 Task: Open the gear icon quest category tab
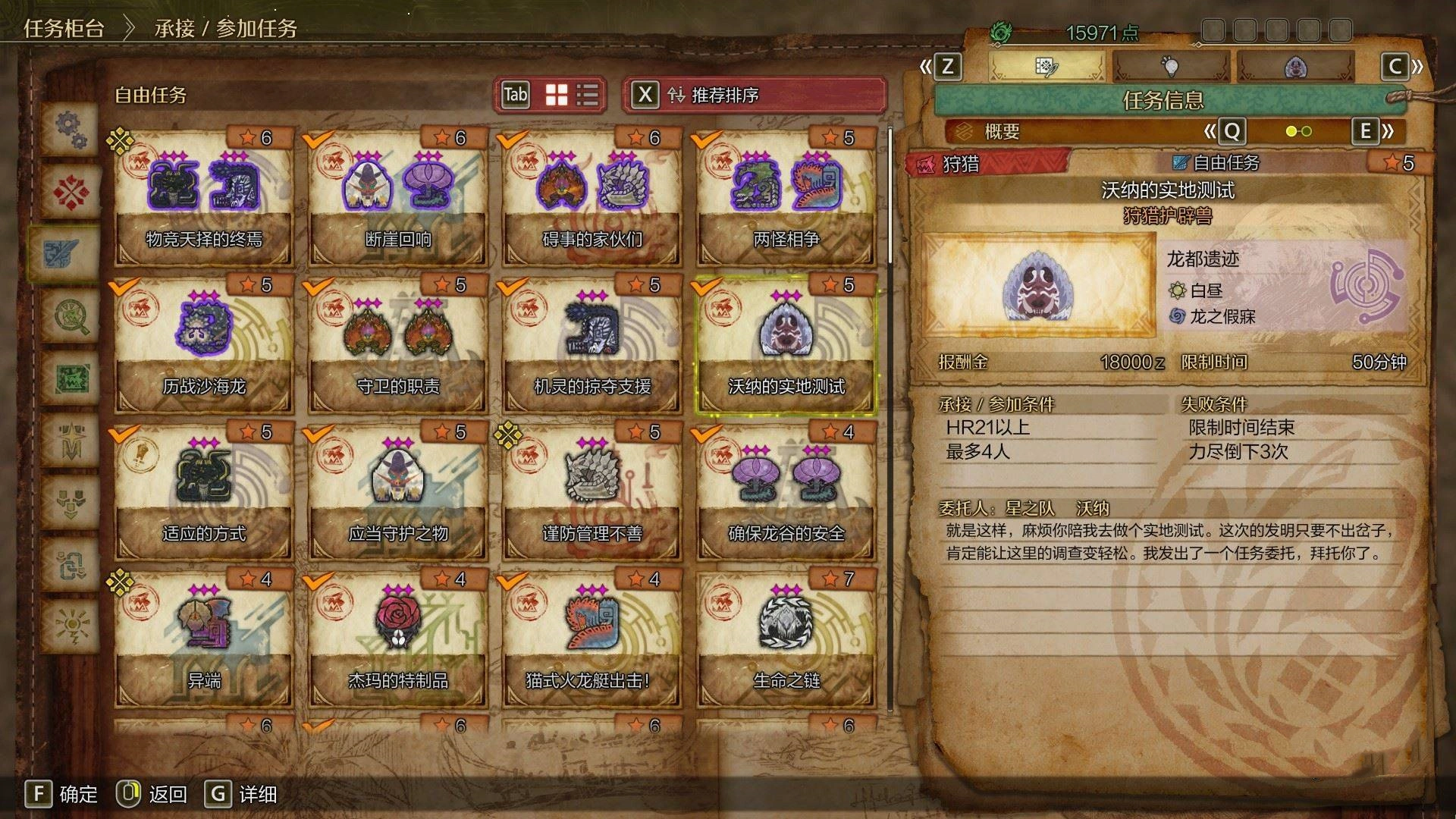[71, 129]
